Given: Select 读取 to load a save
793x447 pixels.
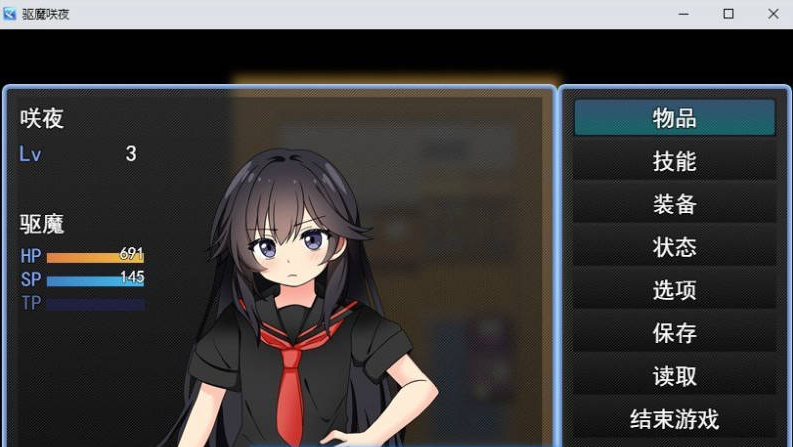Looking at the screenshot, I should [674, 376].
